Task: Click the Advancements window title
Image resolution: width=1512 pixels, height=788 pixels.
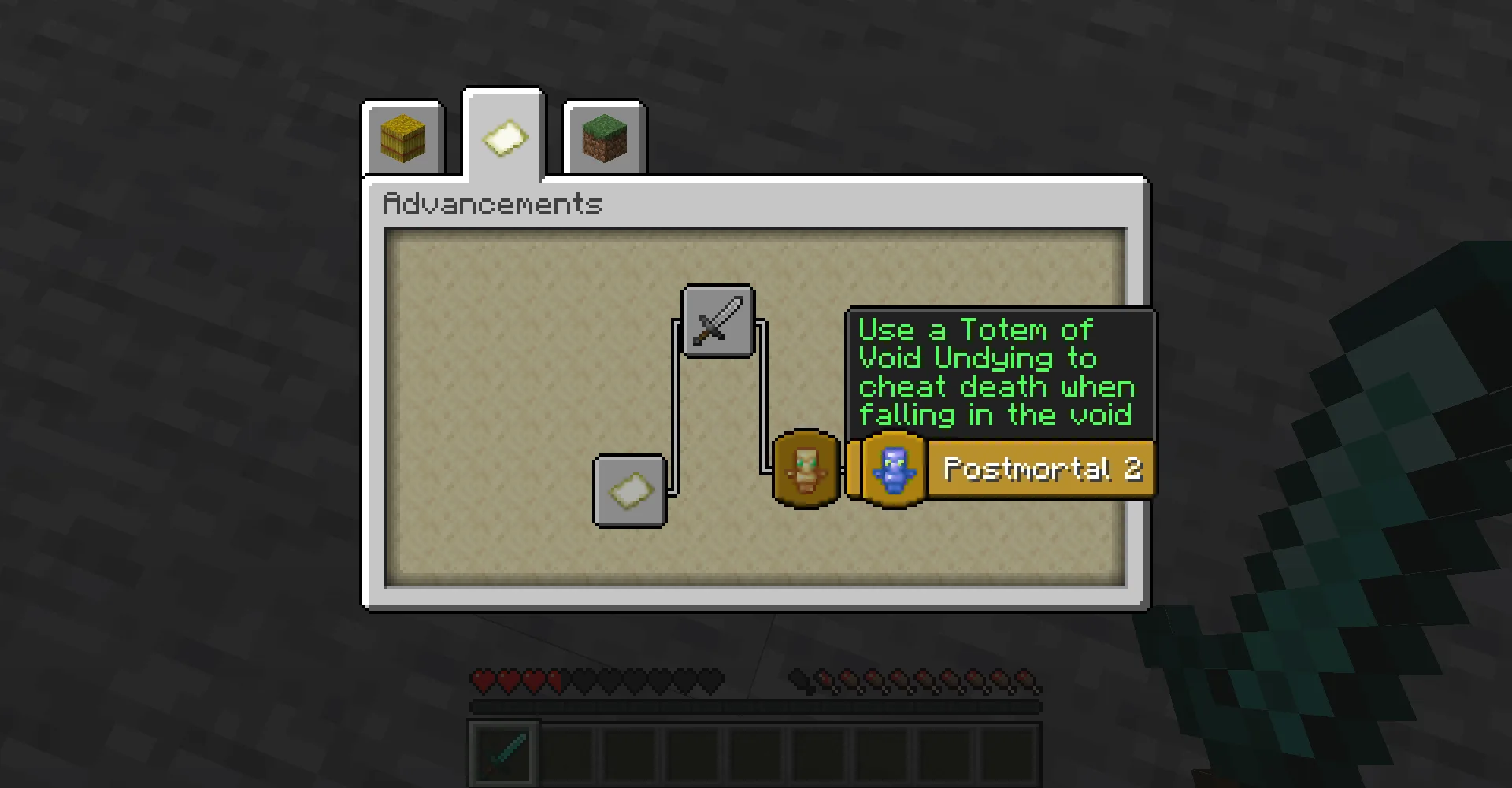Action: (x=491, y=204)
